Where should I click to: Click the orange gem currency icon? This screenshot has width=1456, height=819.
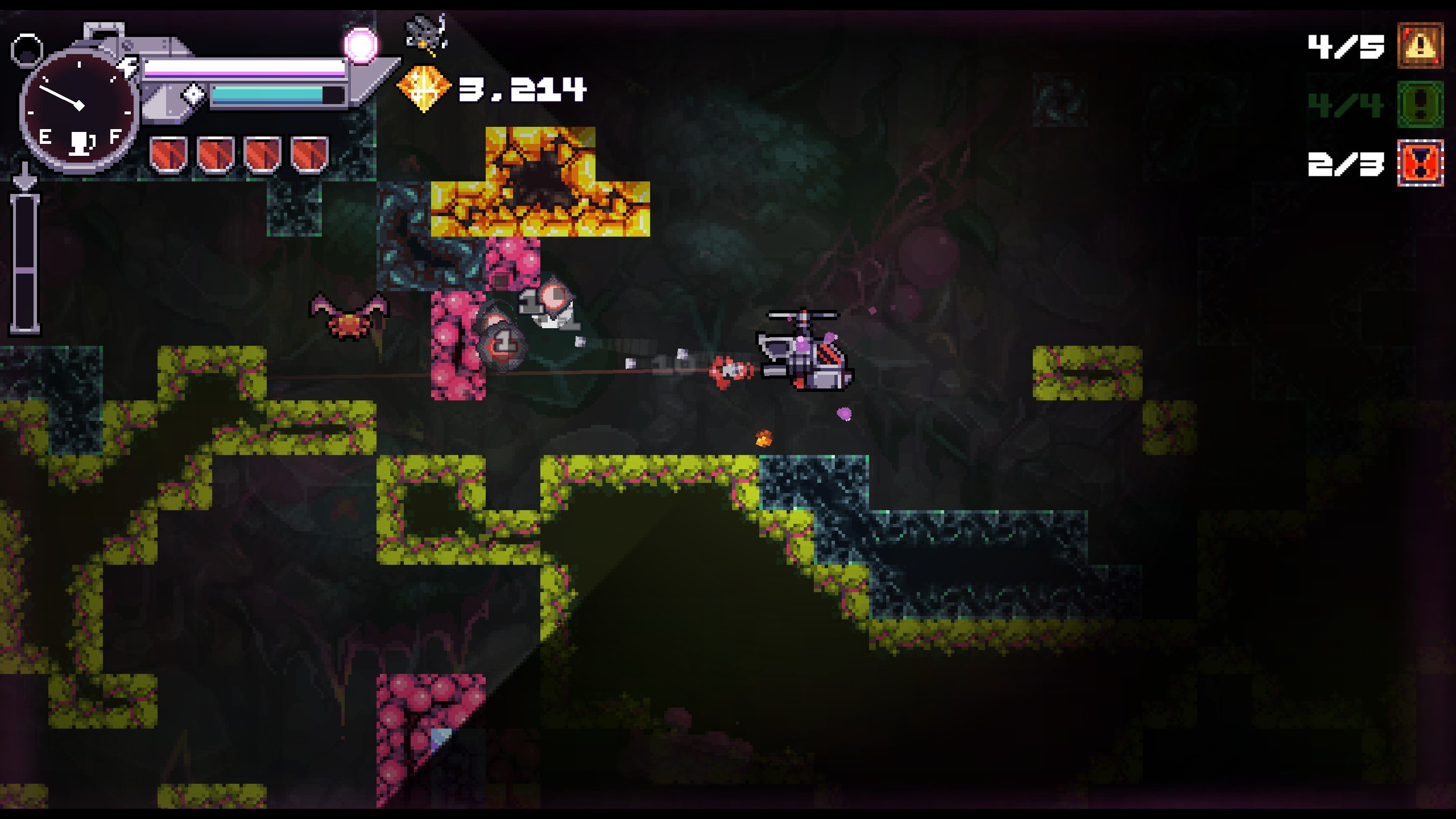[423, 88]
